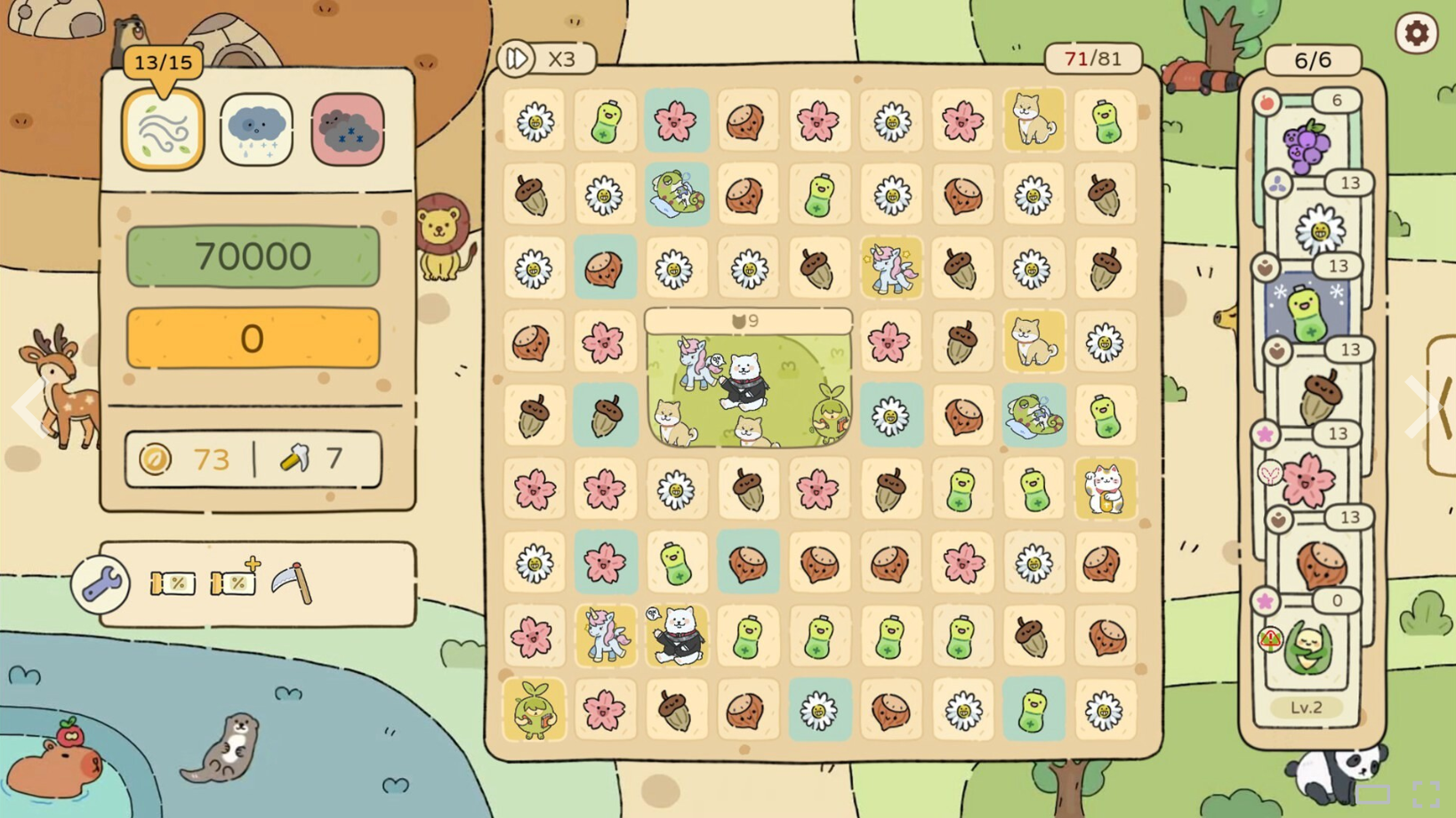Viewport: 1456px width, 818px height.
Task: Use the scythe tool icon
Action: (293, 583)
